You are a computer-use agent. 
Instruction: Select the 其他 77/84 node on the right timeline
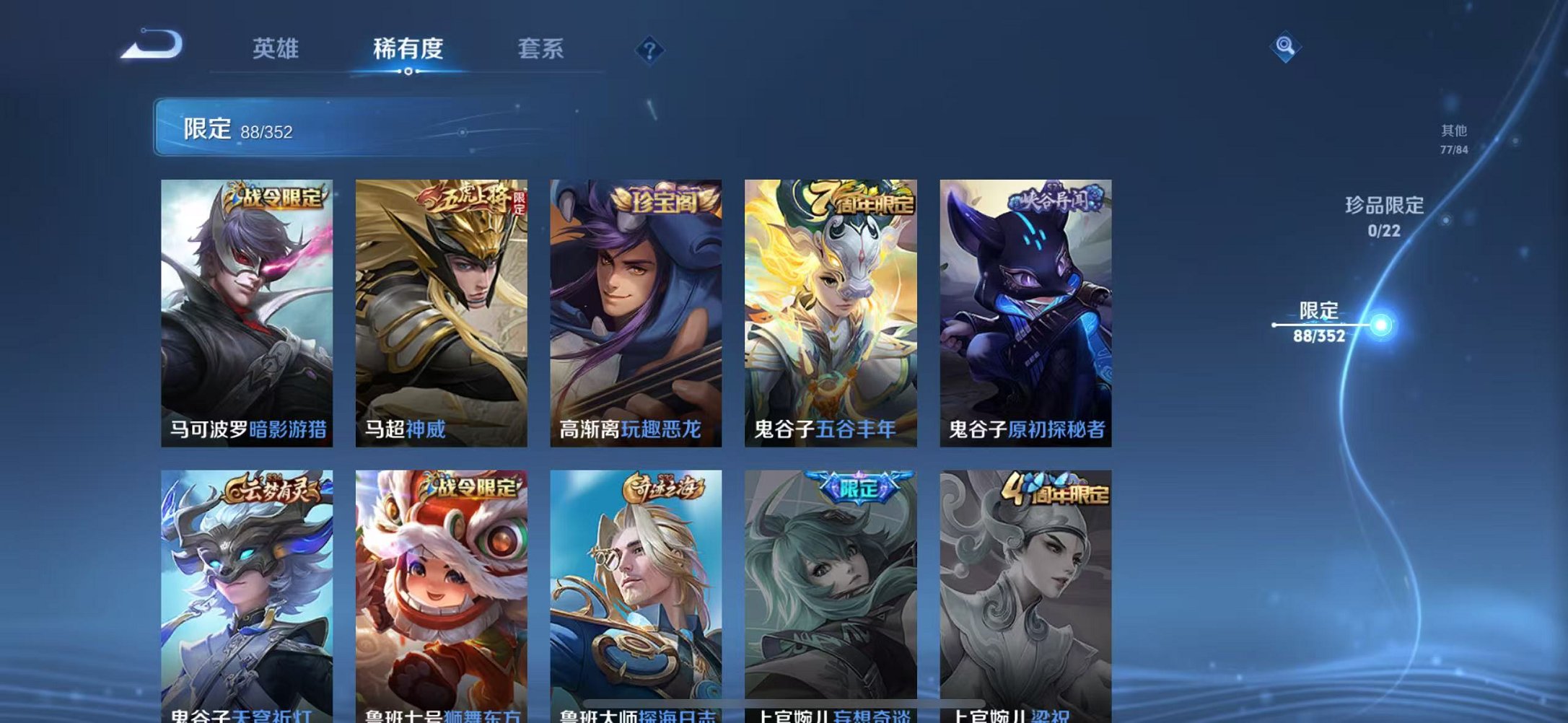click(x=1455, y=139)
